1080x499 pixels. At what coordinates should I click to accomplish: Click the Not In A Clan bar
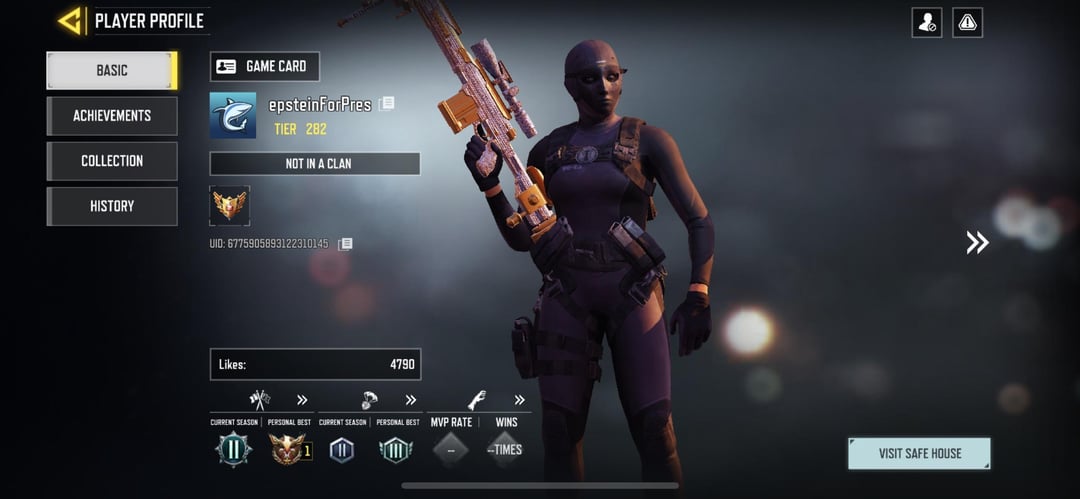click(315, 163)
